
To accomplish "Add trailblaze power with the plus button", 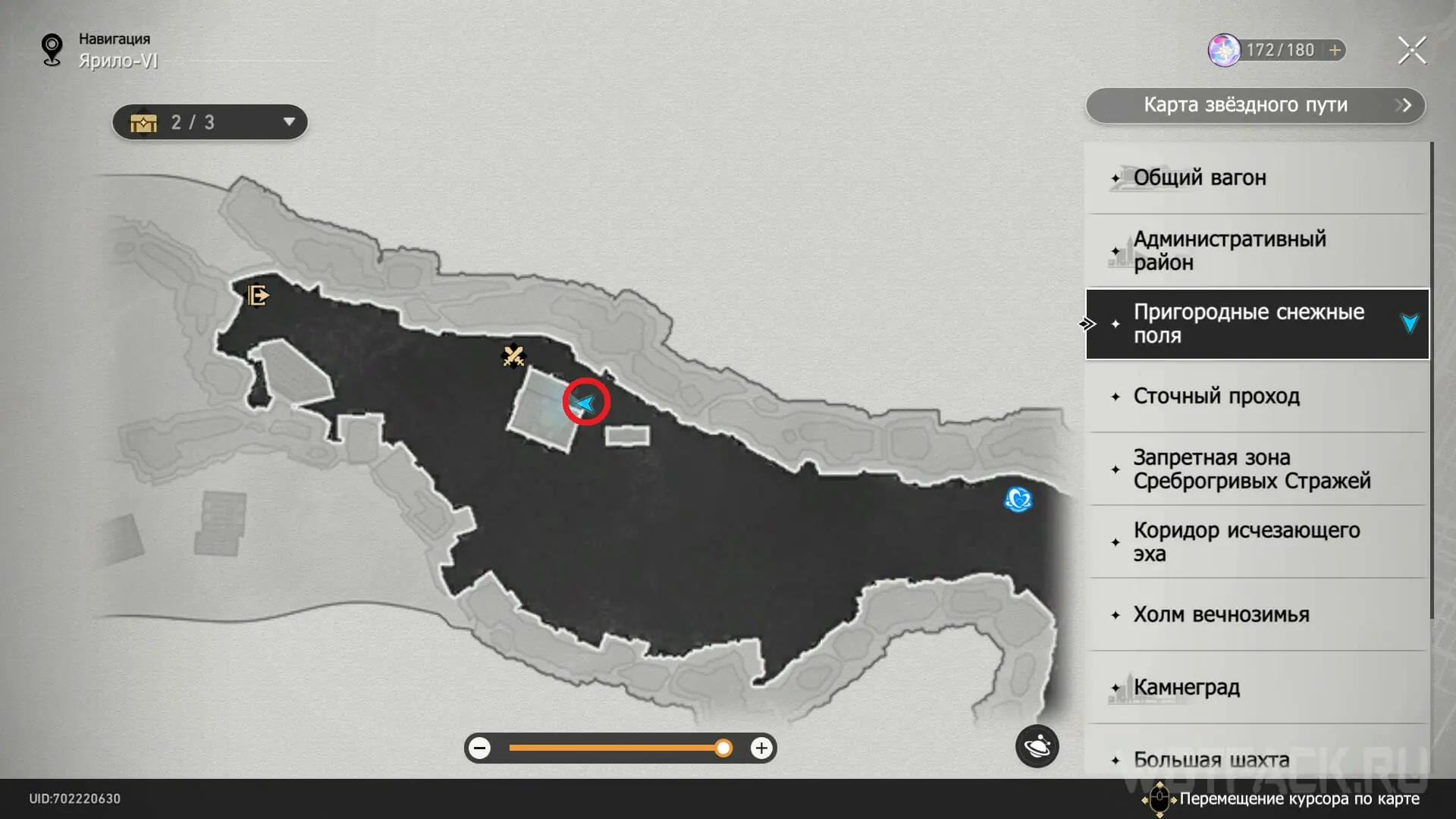I will 1335,50.
